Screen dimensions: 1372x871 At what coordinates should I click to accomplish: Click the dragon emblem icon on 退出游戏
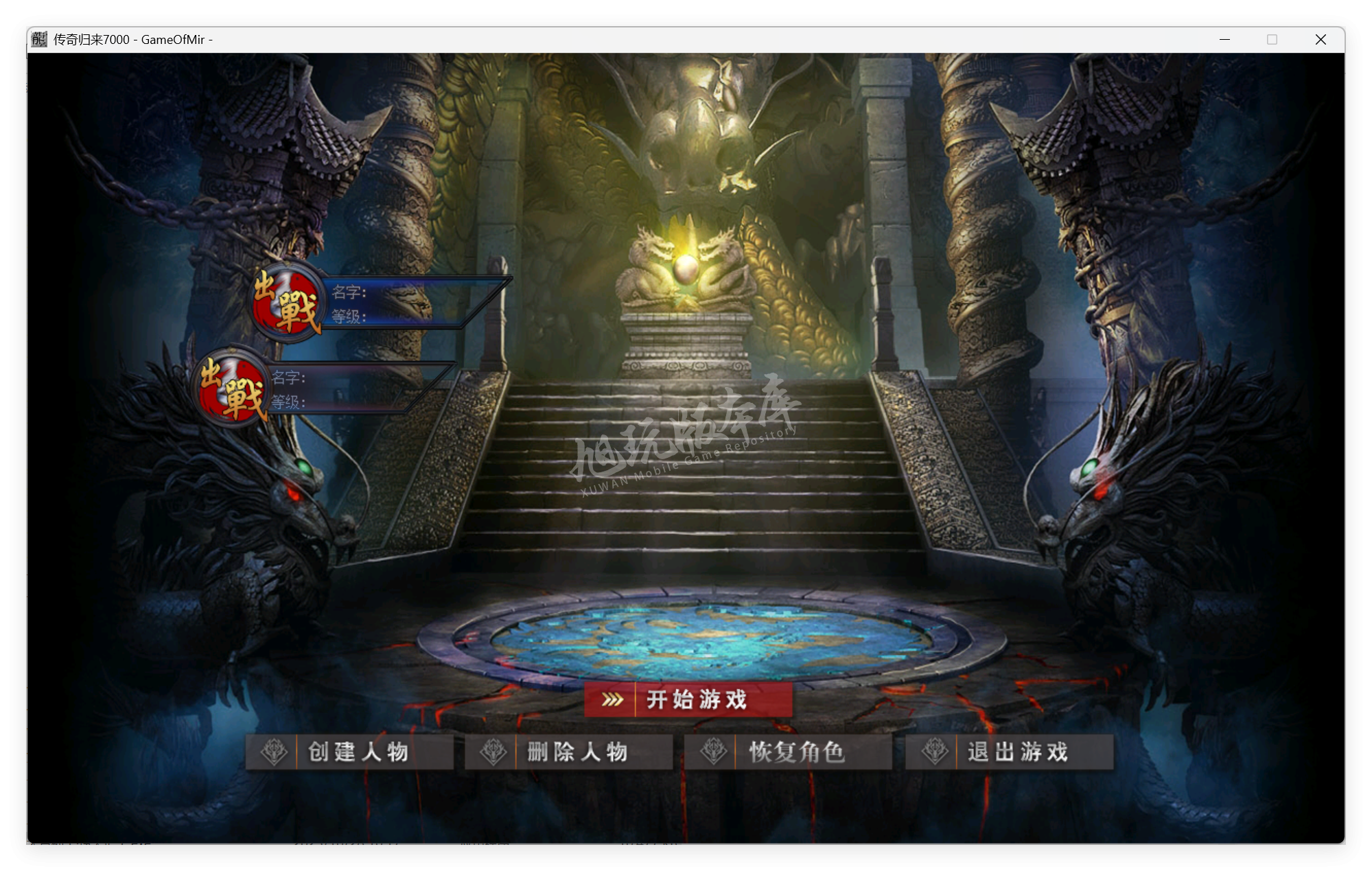[935, 752]
